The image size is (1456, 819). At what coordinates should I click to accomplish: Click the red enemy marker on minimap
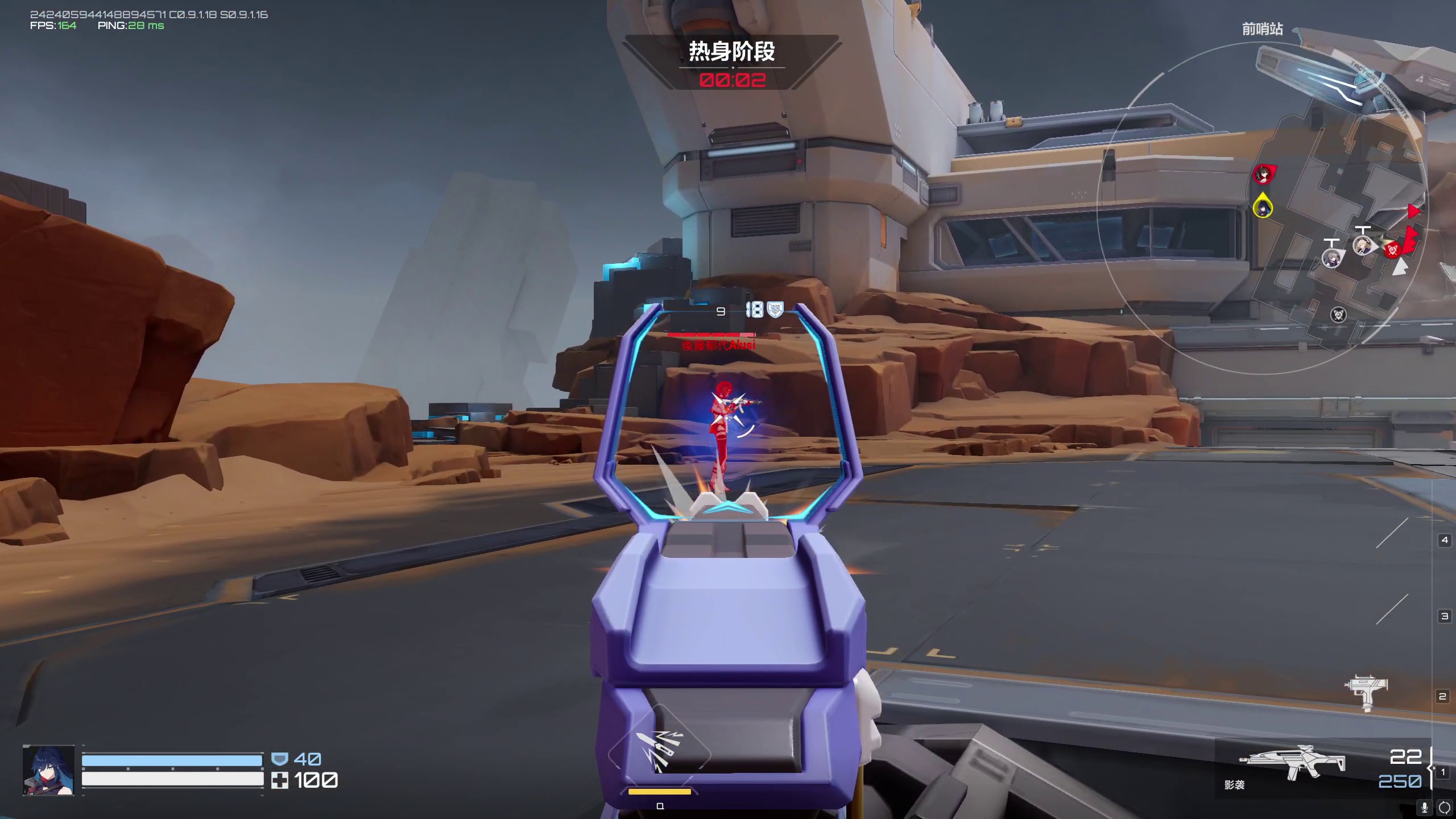click(x=1263, y=174)
